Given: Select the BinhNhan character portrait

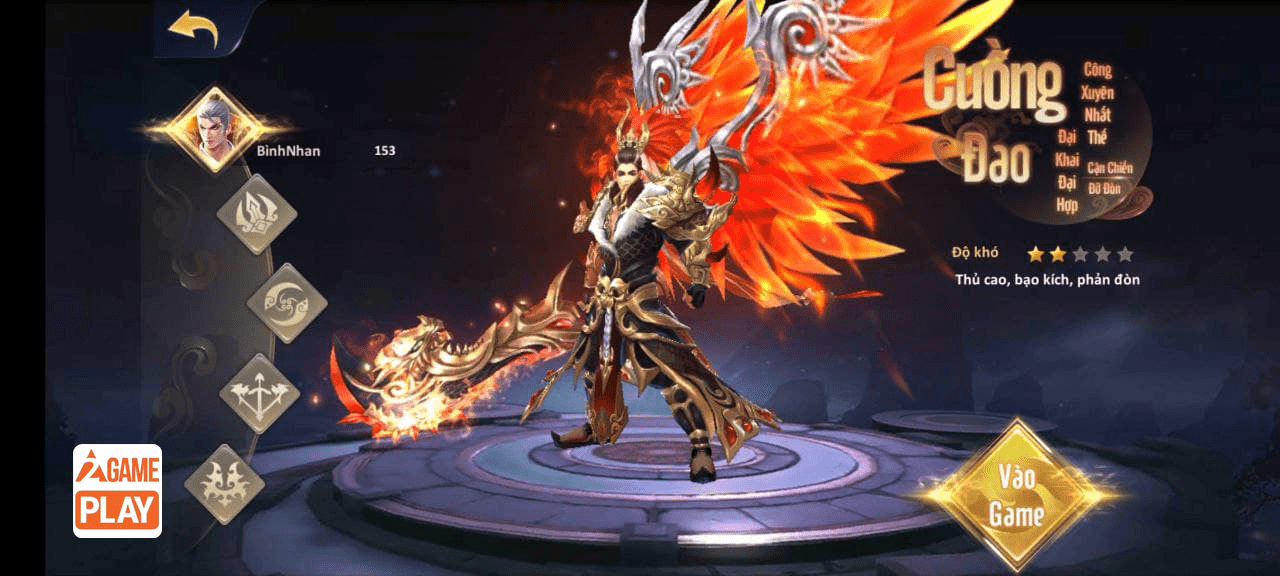Looking at the screenshot, I should click(210, 128).
